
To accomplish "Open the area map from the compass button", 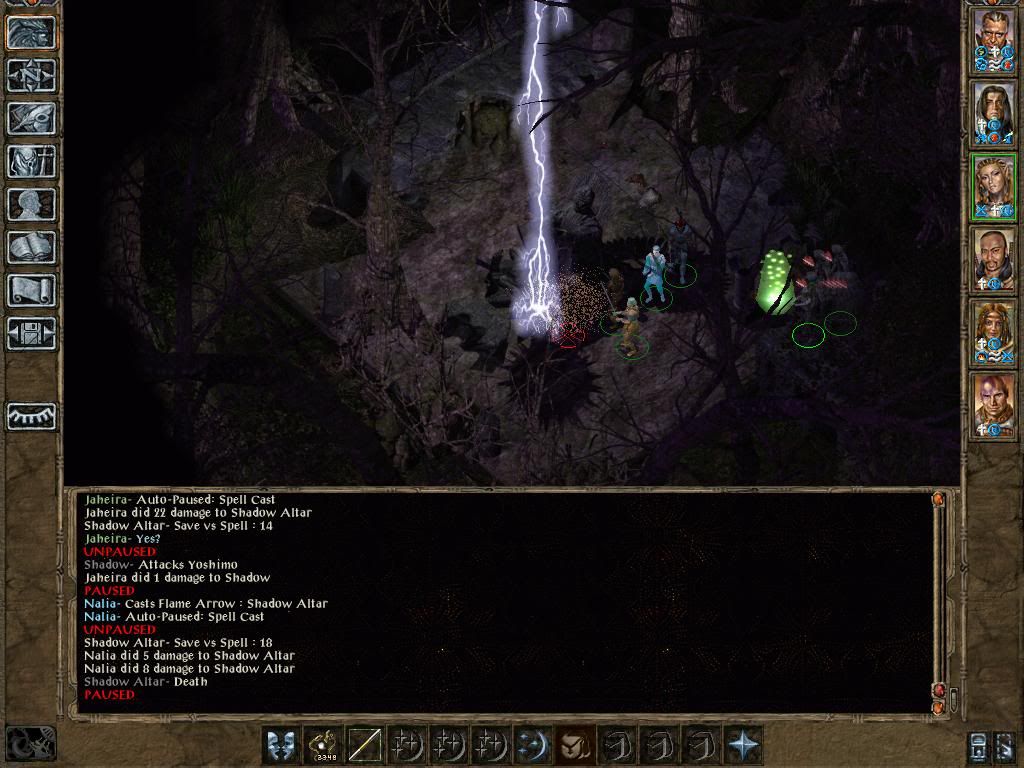I will point(31,75).
